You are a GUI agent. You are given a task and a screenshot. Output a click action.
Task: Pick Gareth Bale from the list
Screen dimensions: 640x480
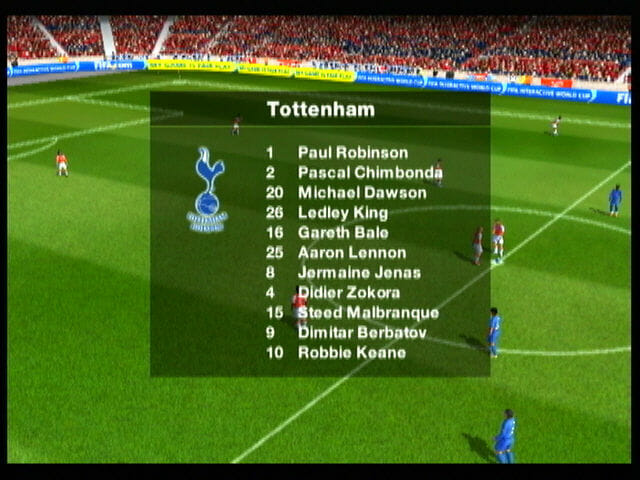pos(342,233)
